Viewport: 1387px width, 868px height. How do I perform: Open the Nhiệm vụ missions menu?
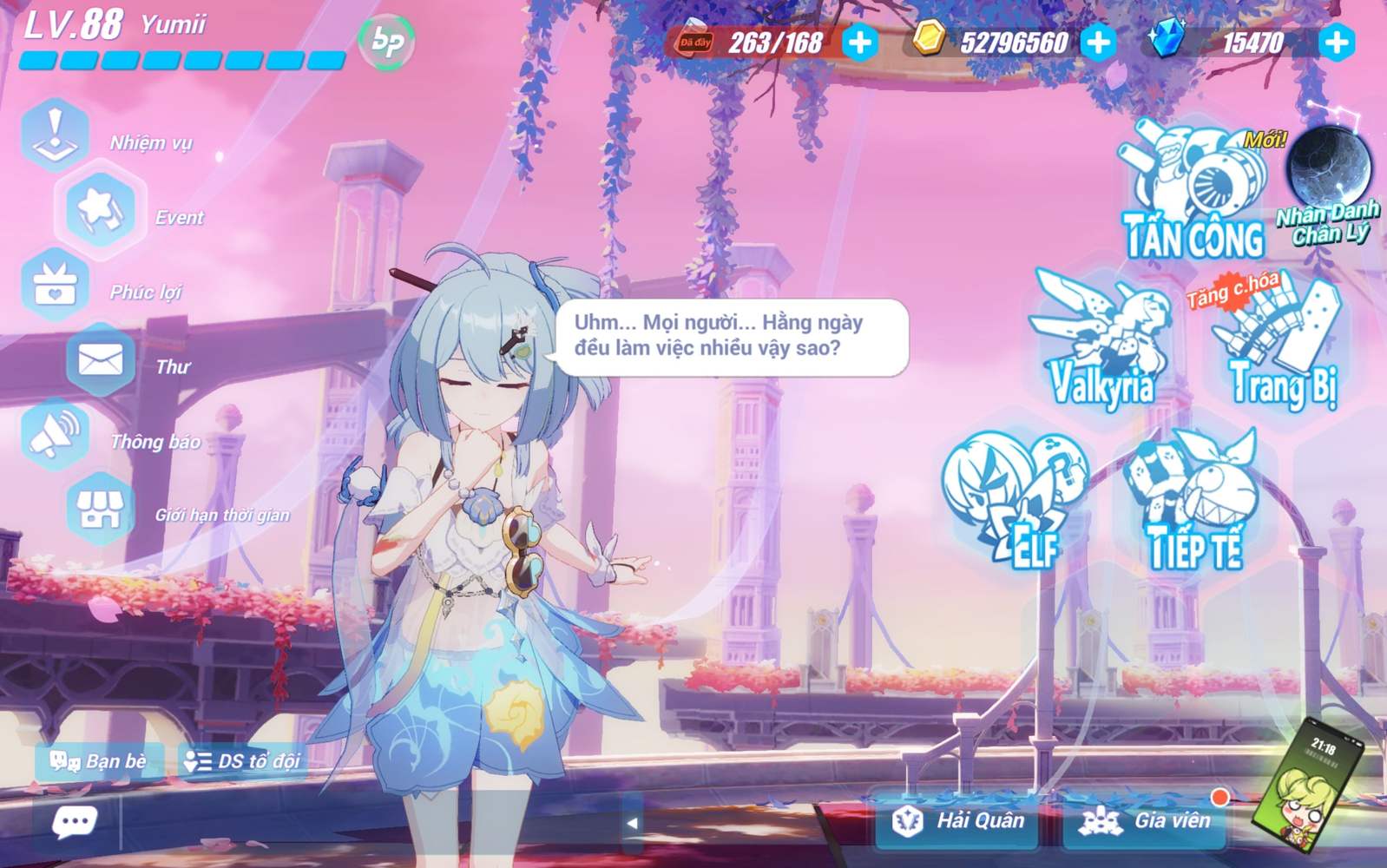(56, 135)
